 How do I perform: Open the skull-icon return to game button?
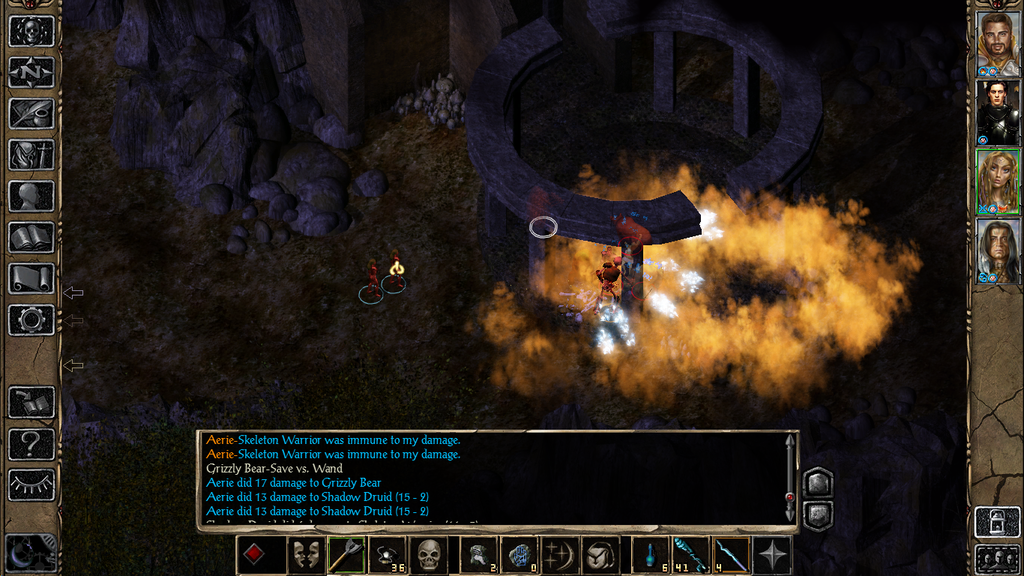click(31, 30)
